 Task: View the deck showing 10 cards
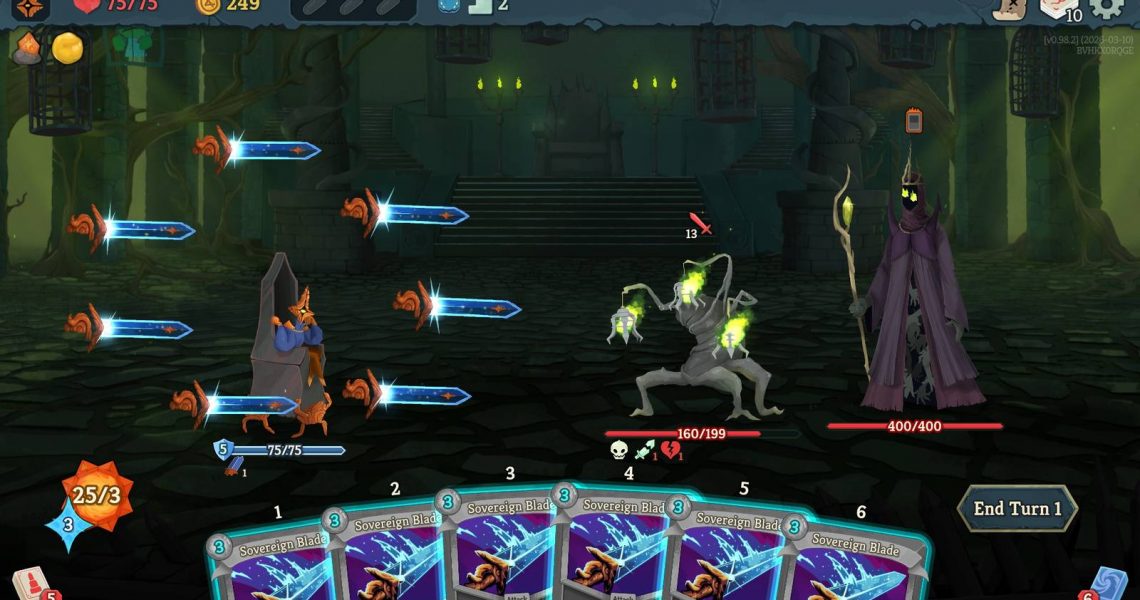click(1060, 8)
